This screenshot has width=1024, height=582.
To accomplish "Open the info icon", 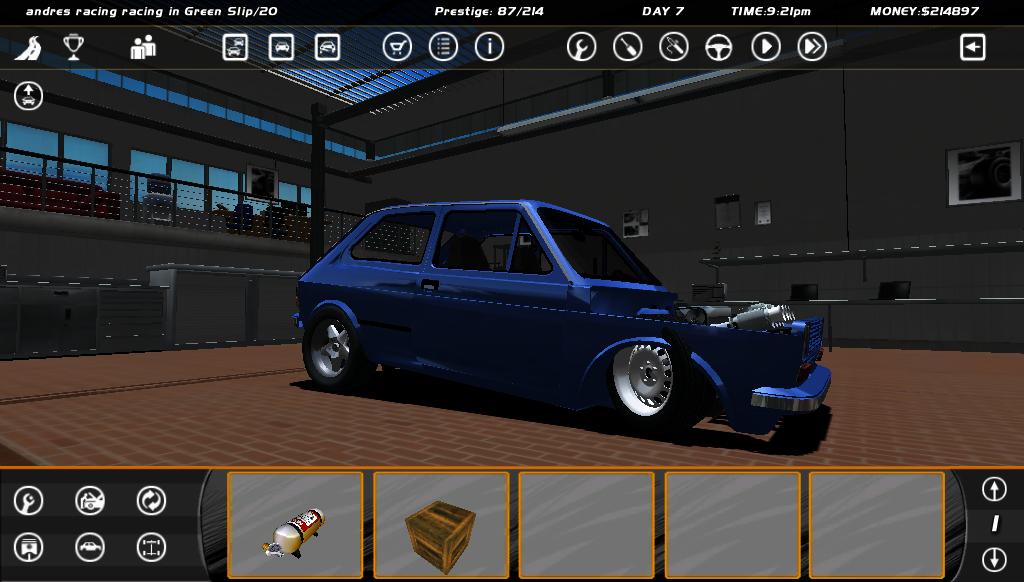I will tap(489, 47).
